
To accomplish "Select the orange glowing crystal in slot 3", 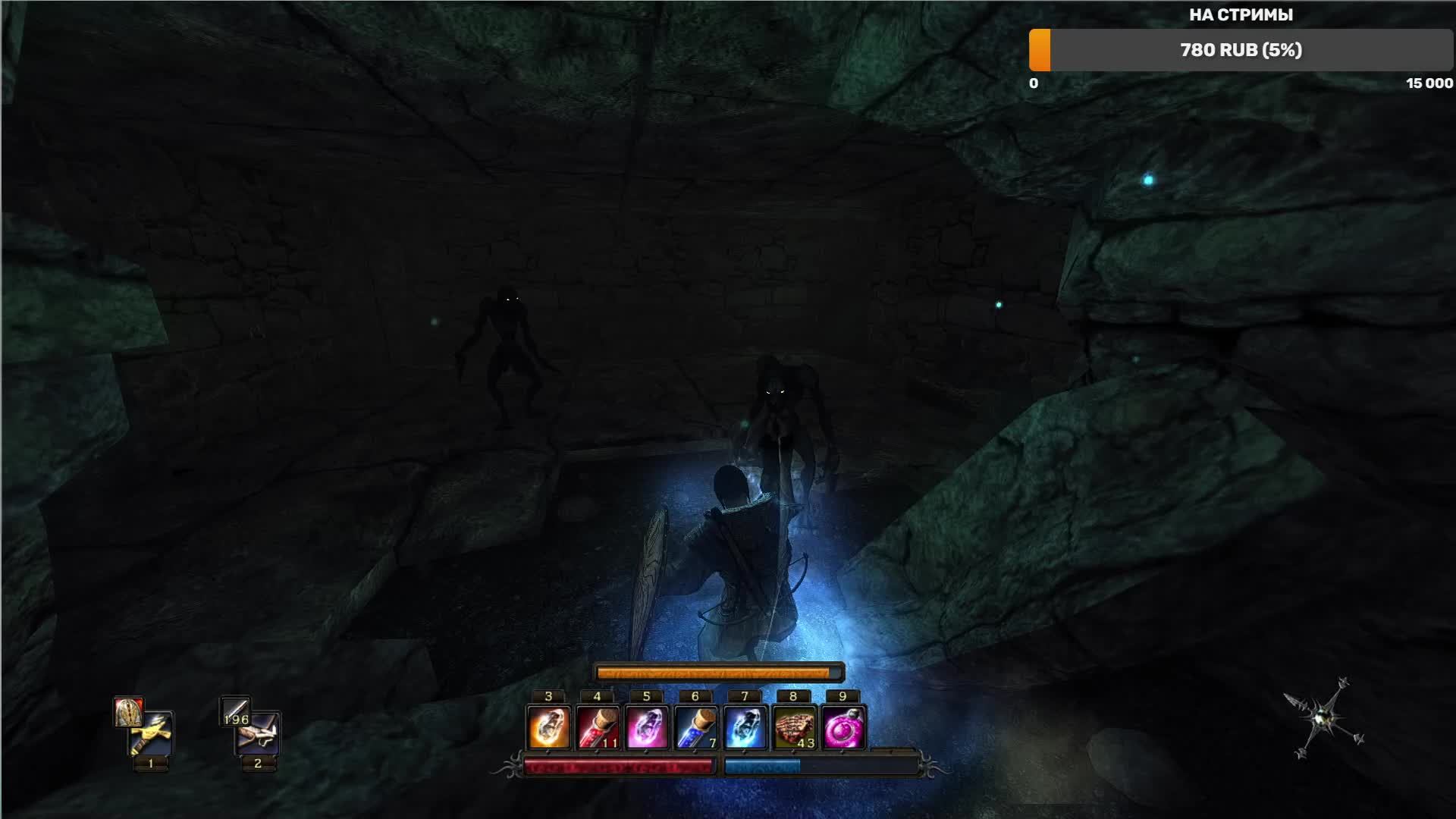I will click(x=548, y=727).
